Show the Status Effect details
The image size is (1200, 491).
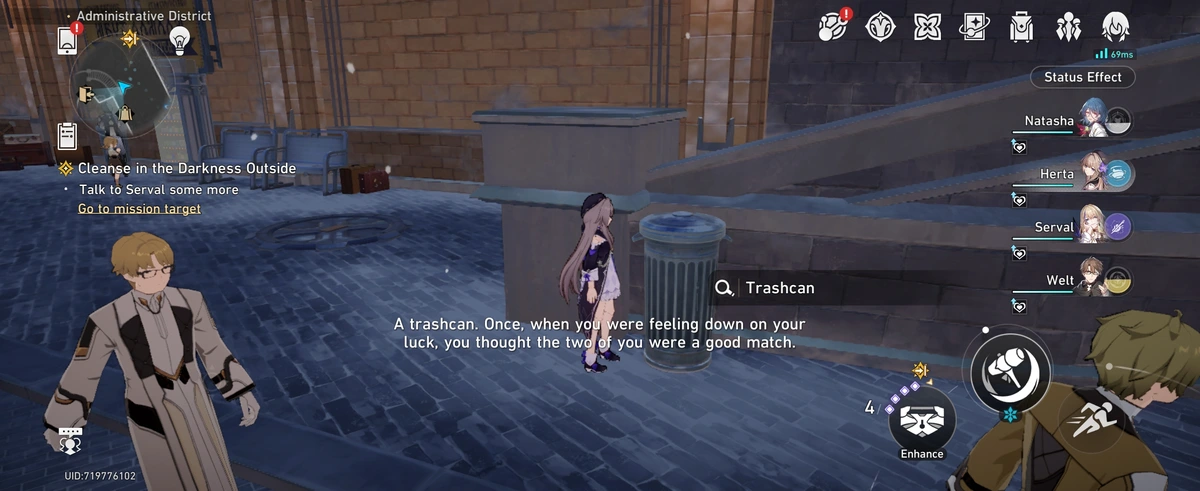coord(1082,77)
